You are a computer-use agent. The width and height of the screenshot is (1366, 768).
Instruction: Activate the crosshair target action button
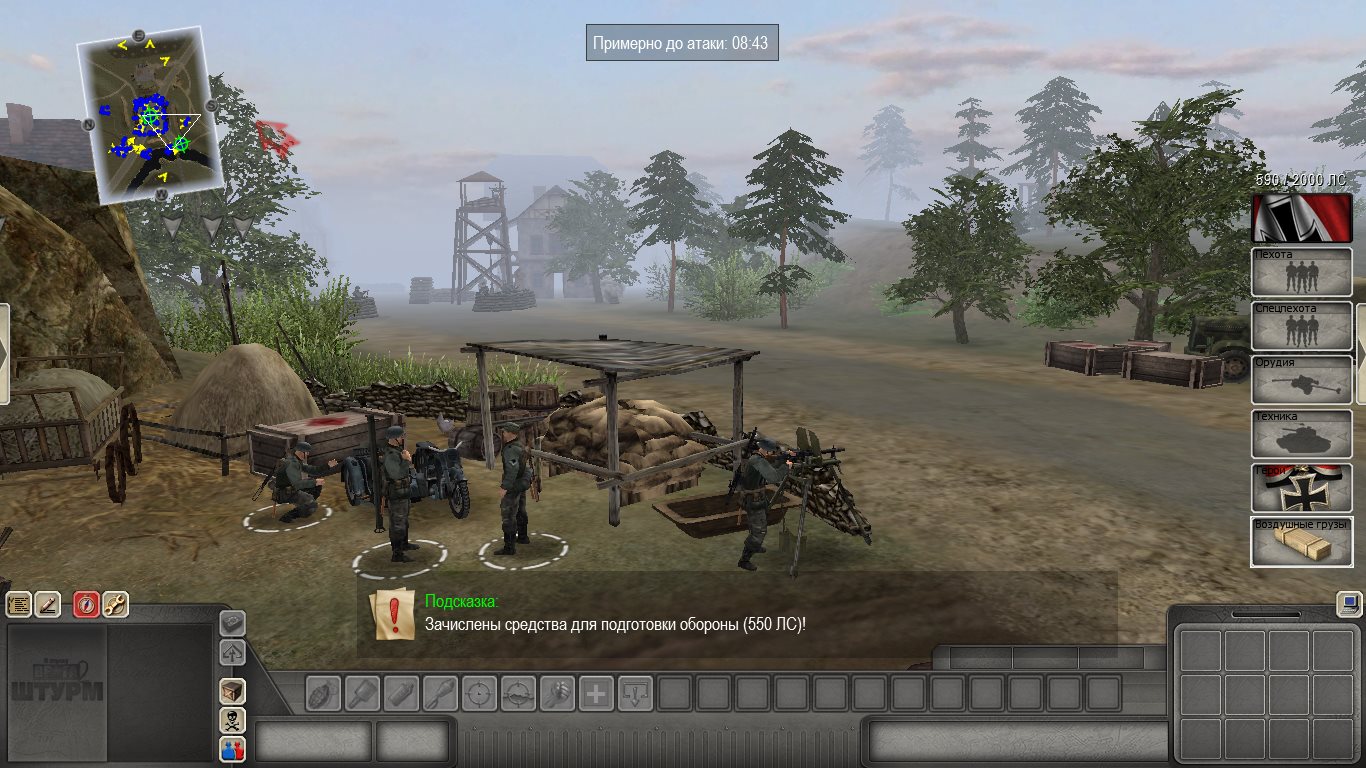pyautogui.click(x=479, y=693)
